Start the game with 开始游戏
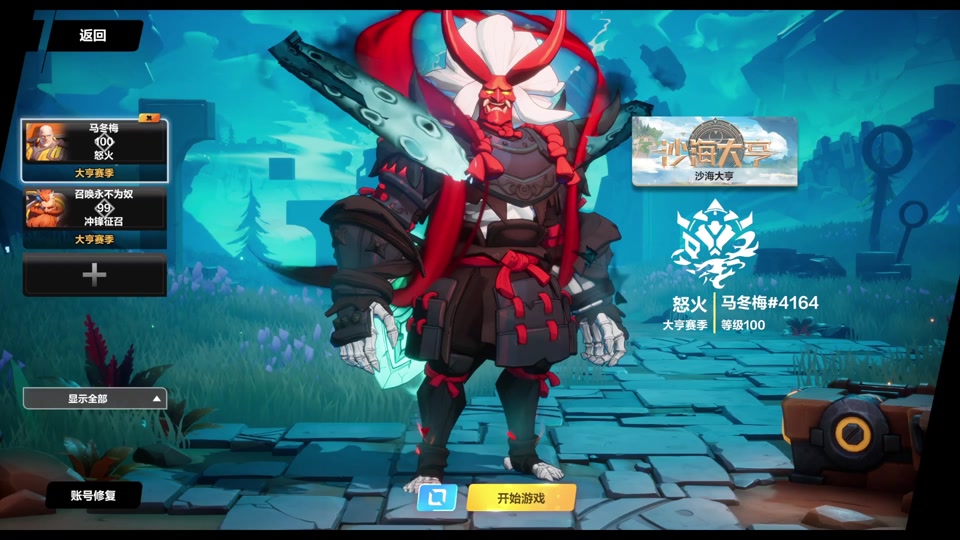 521,497
